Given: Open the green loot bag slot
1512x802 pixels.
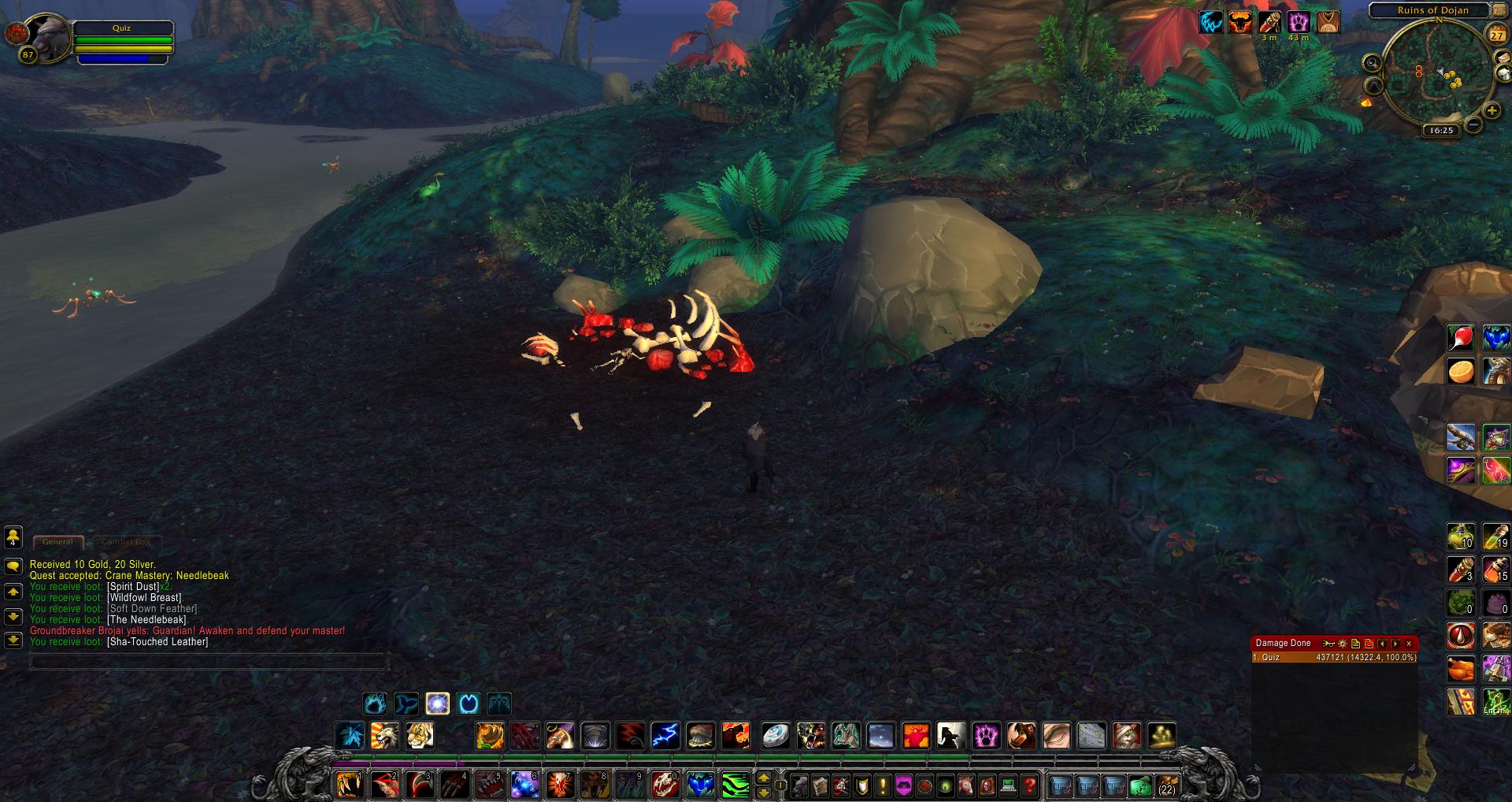Looking at the screenshot, I should 1140,785.
